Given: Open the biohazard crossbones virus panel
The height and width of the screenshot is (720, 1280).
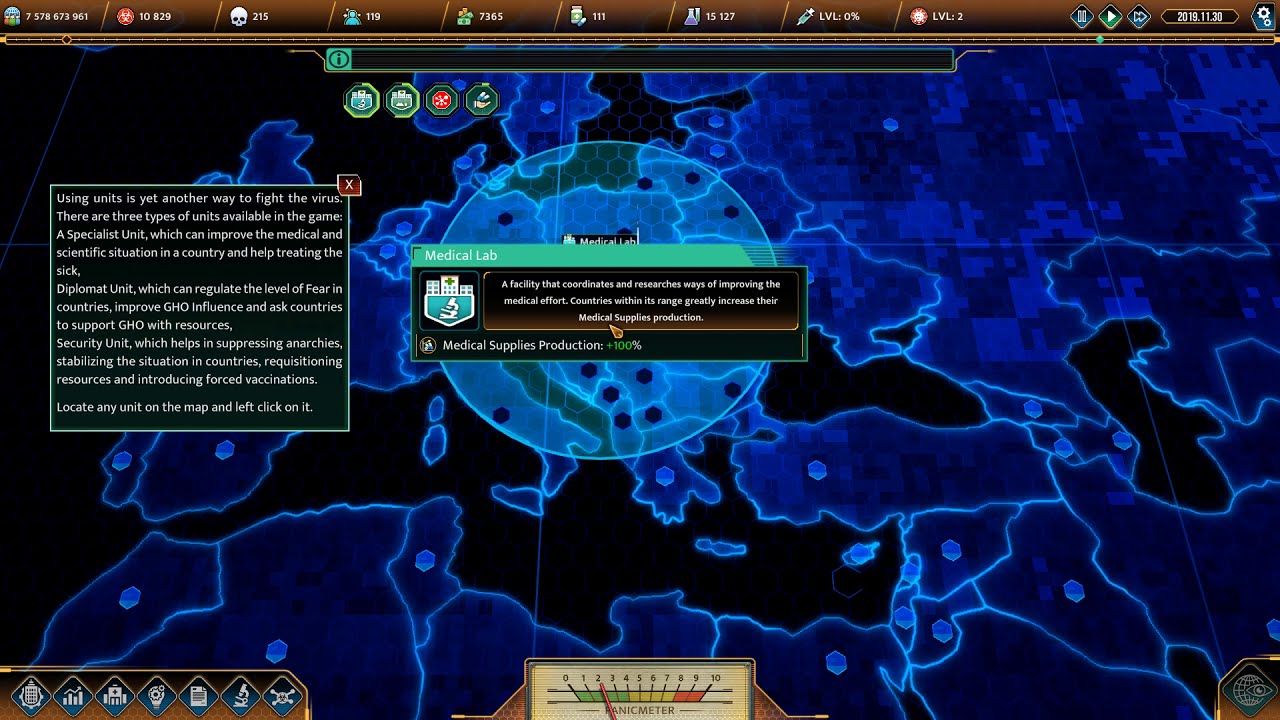Looking at the screenshot, I should (283, 695).
